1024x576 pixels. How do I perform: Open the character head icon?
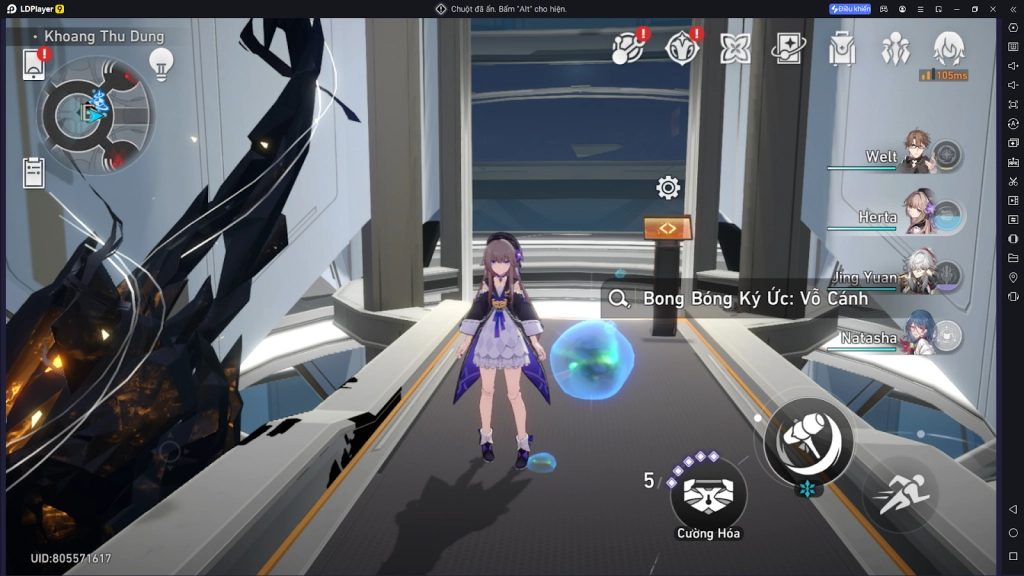tap(948, 48)
